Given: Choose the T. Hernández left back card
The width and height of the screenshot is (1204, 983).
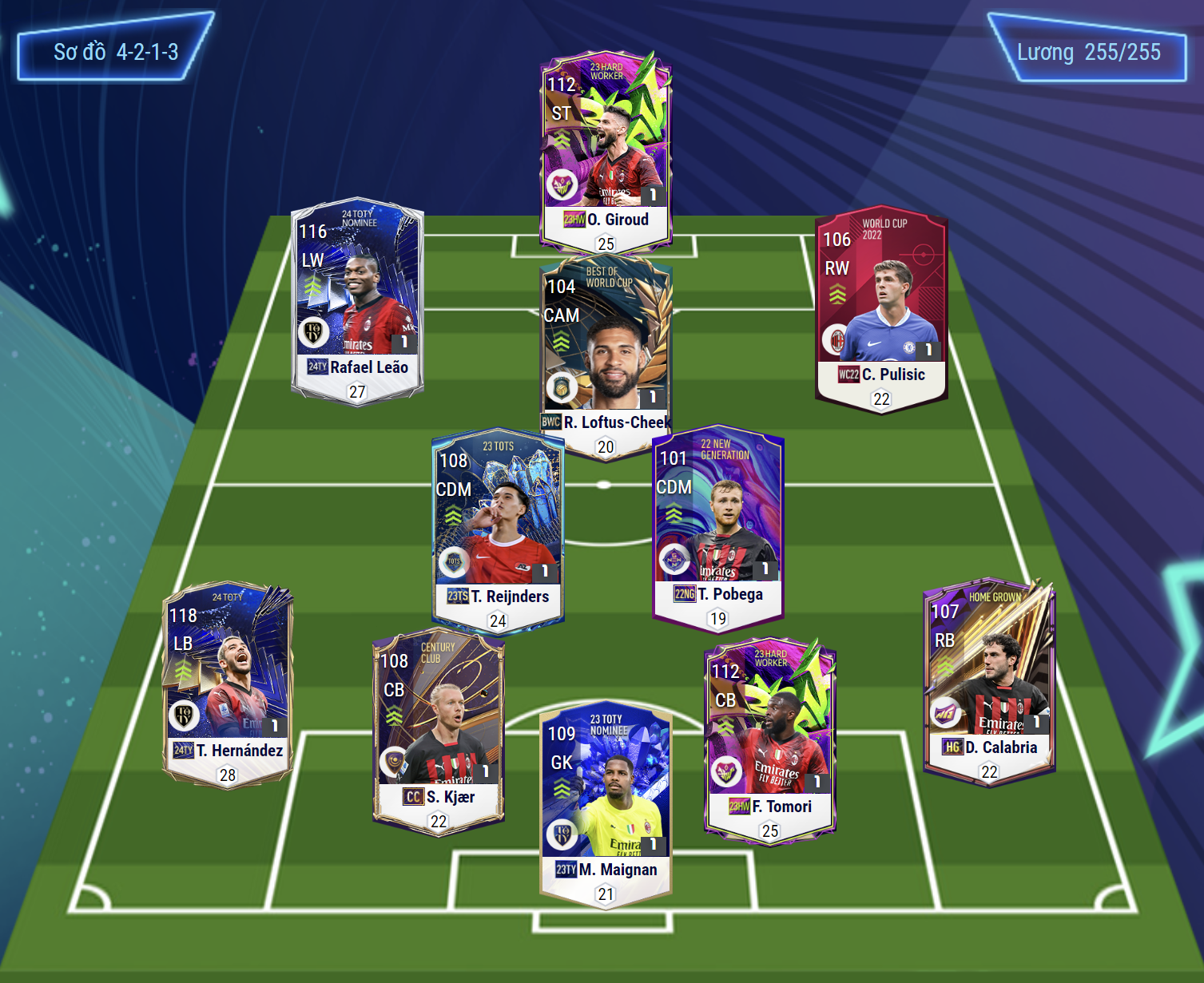Looking at the screenshot, I should [228, 683].
